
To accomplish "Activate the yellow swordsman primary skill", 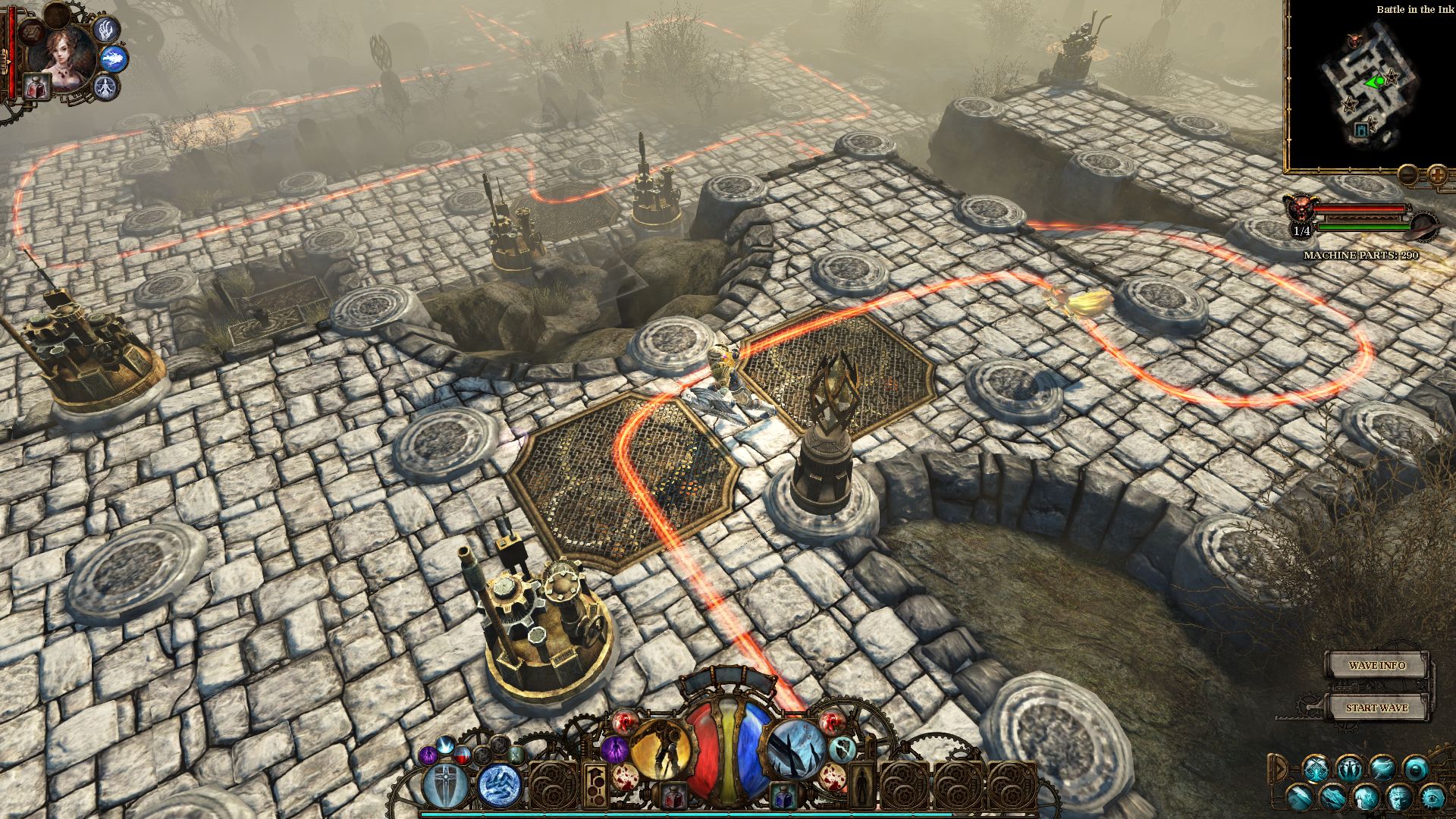I will click(x=661, y=748).
